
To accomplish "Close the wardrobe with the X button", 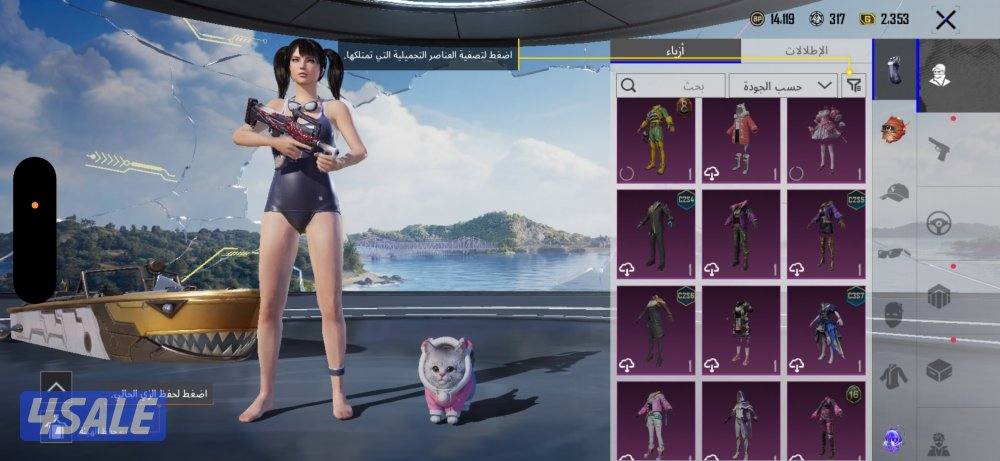I will pyautogui.click(x=945, y=19).
